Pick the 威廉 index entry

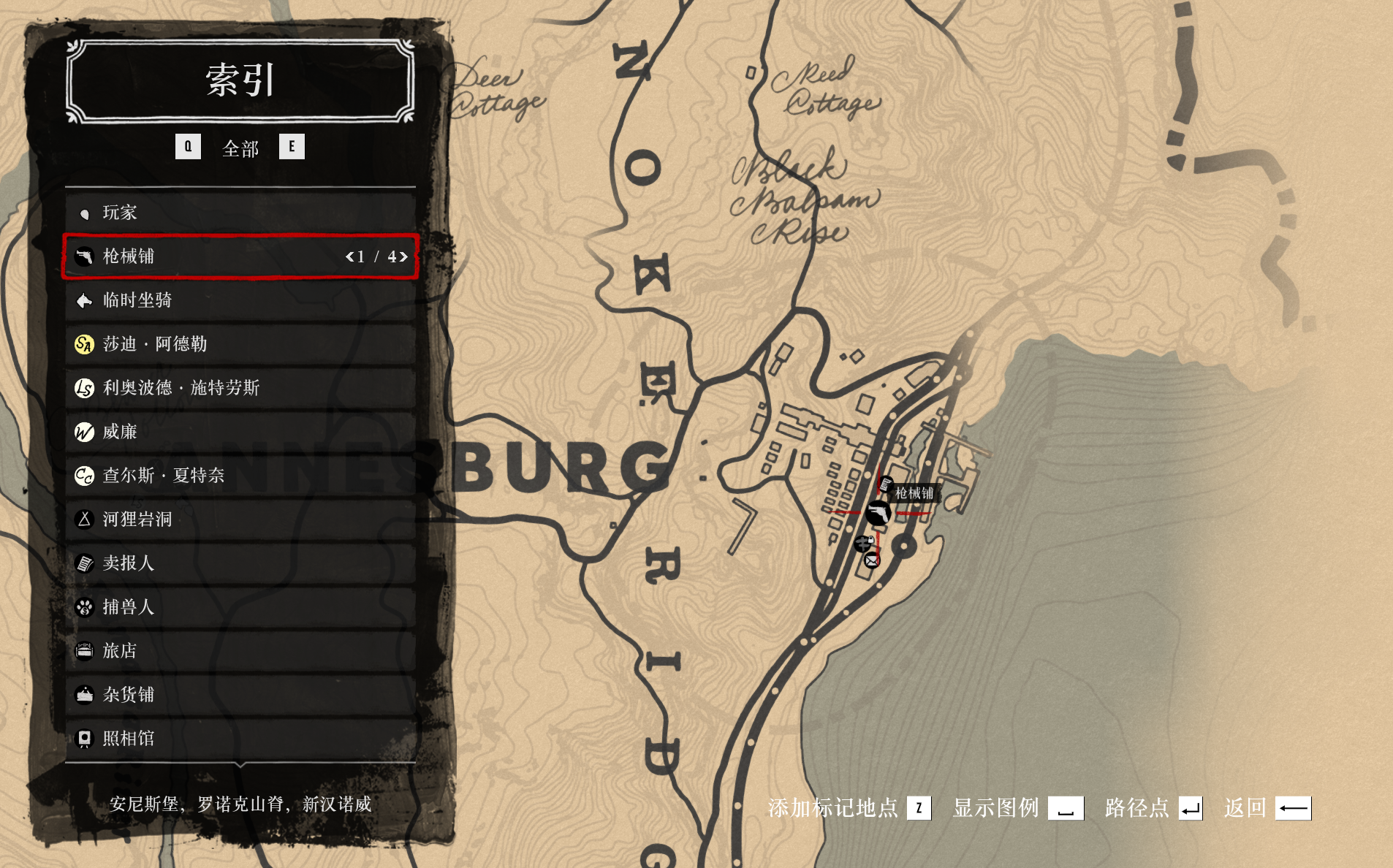point(240,432)
